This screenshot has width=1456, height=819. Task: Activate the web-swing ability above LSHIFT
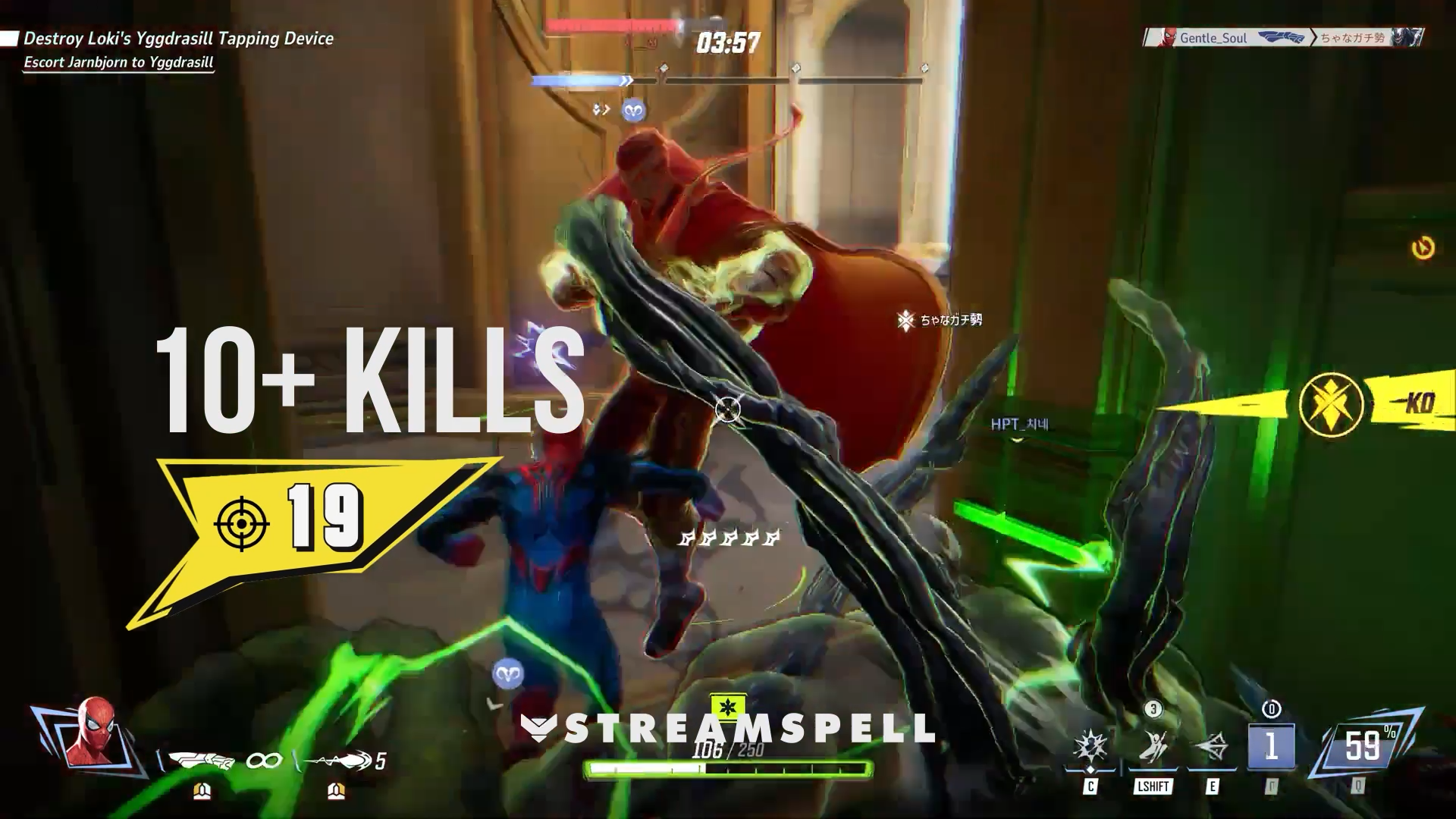click(1153, 747)
